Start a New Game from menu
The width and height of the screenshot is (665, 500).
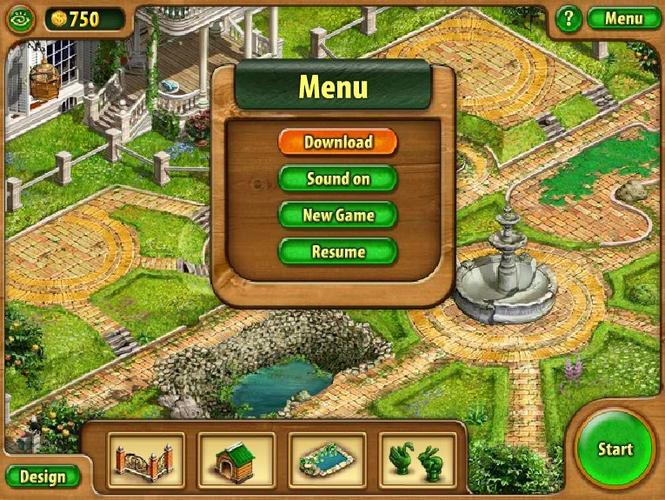click(338, 215)
